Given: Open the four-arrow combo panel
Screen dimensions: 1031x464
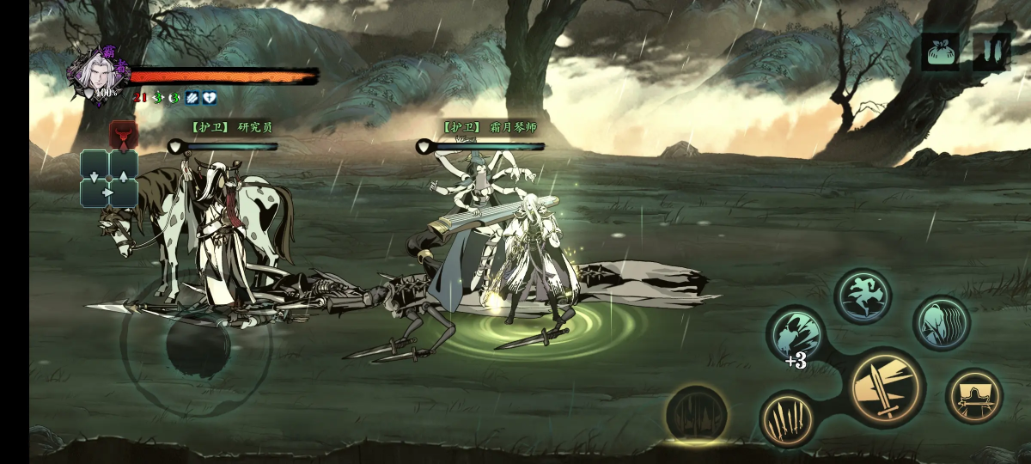Looking at the screenshot, I should coord(109,178).
